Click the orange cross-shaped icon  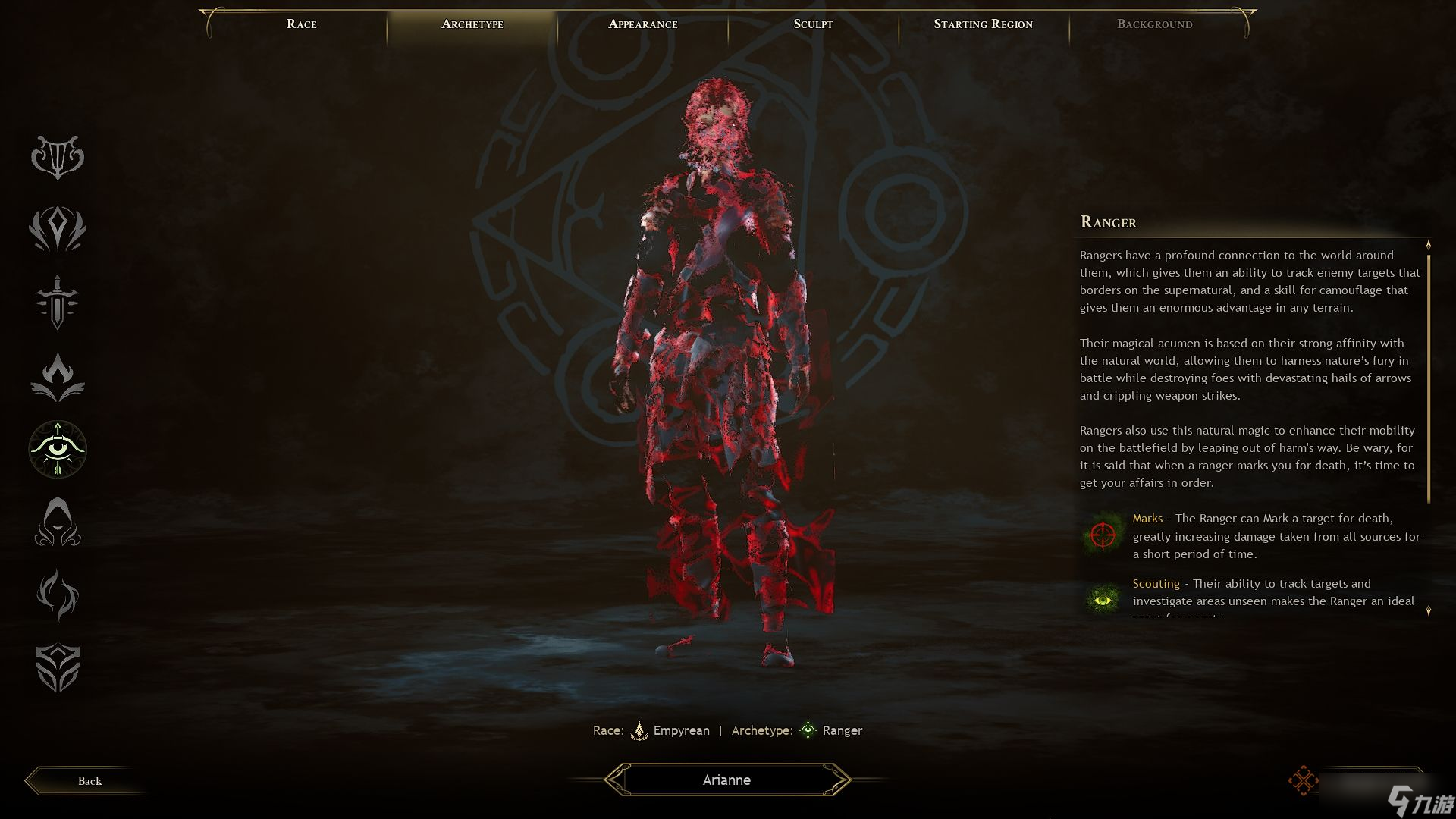coord(1303,780)
